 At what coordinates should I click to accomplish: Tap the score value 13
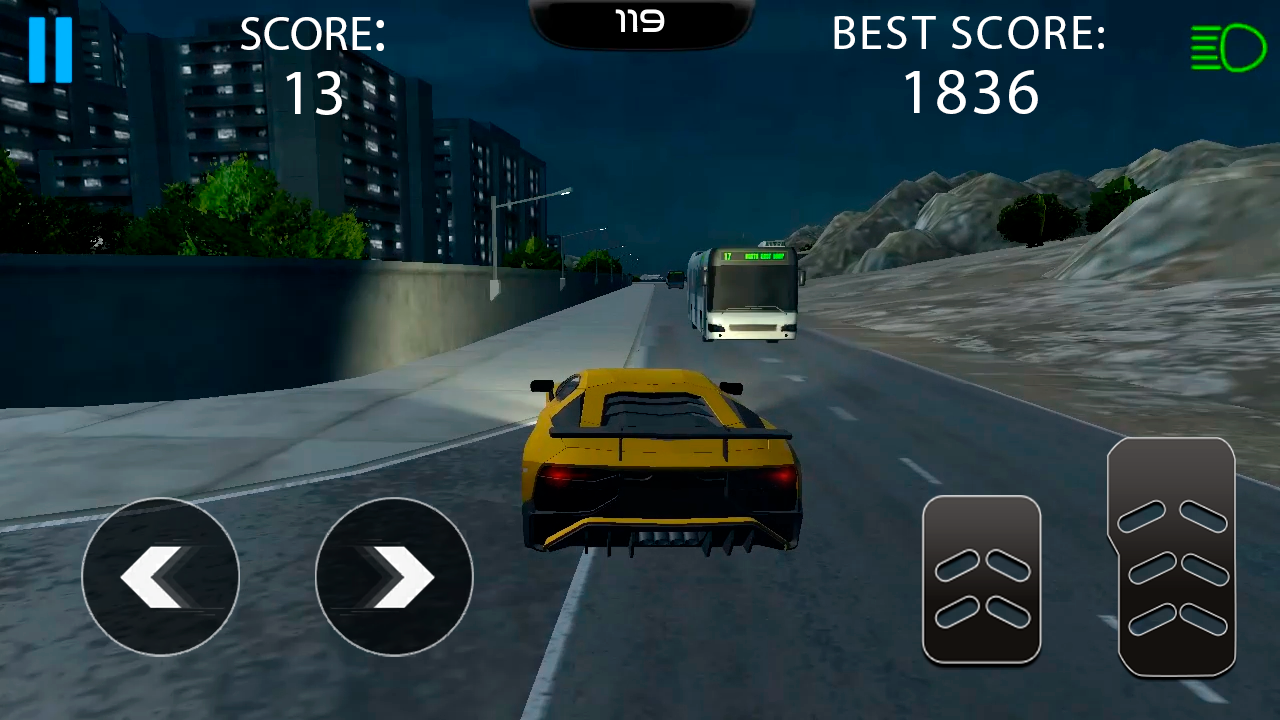(313, 93)
